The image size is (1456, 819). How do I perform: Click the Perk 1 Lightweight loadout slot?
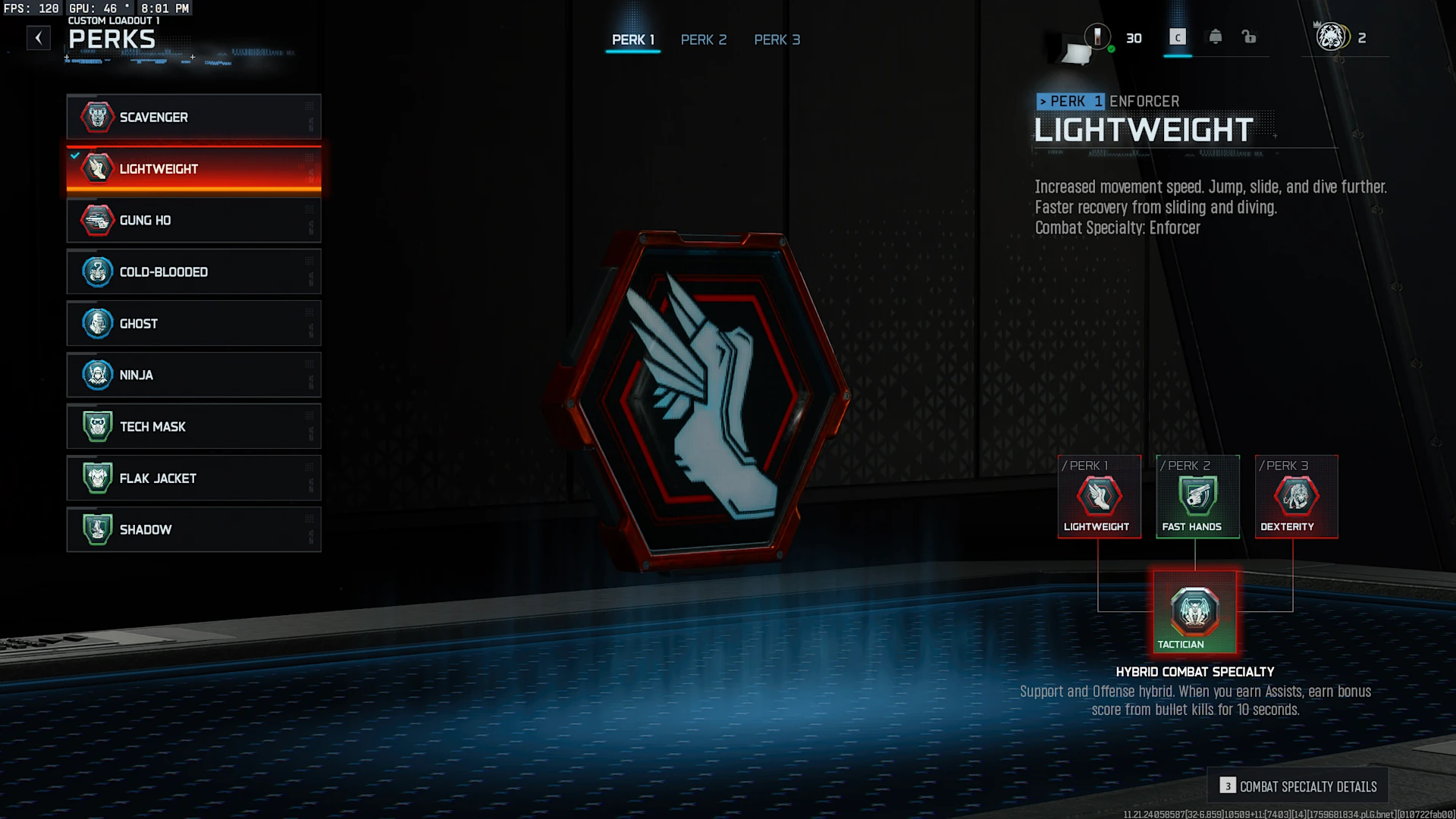tap(1099, 497)
